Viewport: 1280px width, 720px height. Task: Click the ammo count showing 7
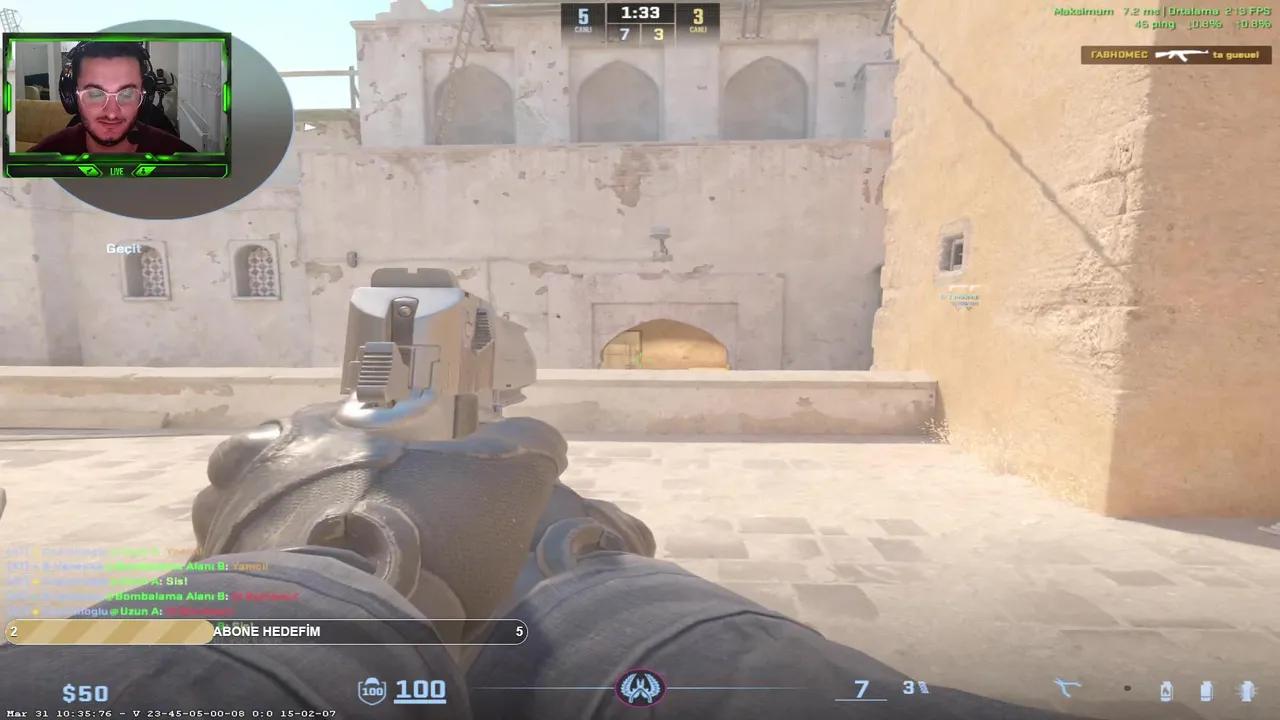pos(860,689)
